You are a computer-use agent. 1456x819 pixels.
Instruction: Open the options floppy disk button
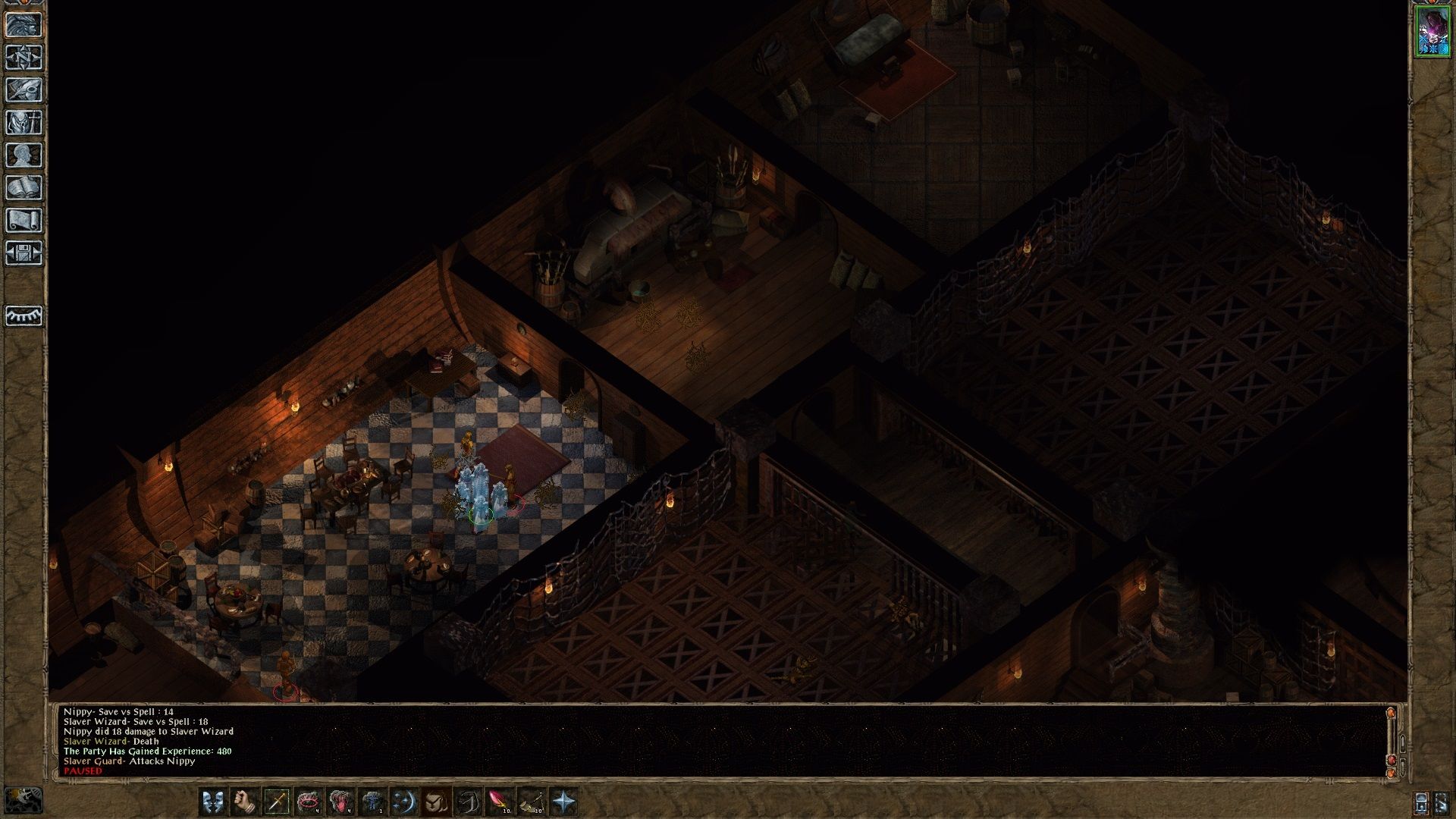pyautogui.click(x=24, y=253)
